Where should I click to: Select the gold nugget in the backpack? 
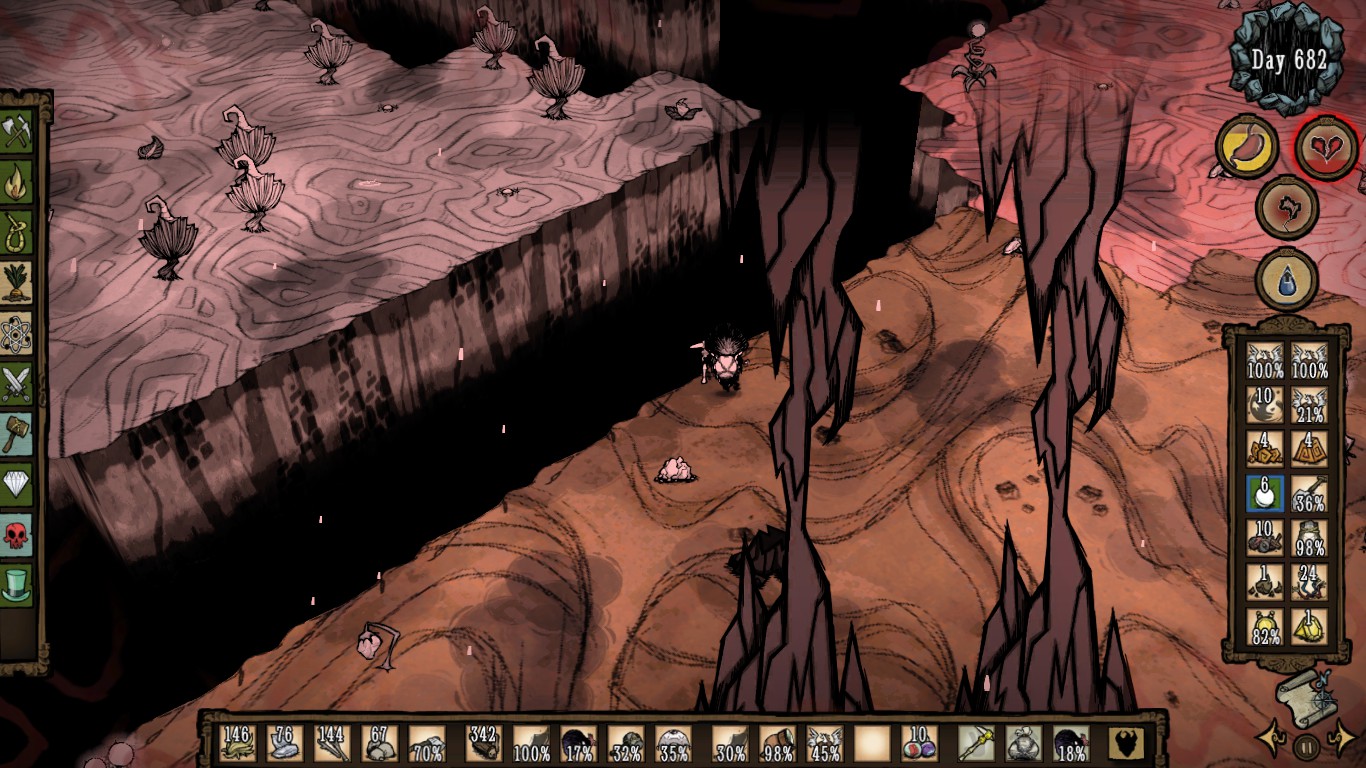coord(1308,626)
